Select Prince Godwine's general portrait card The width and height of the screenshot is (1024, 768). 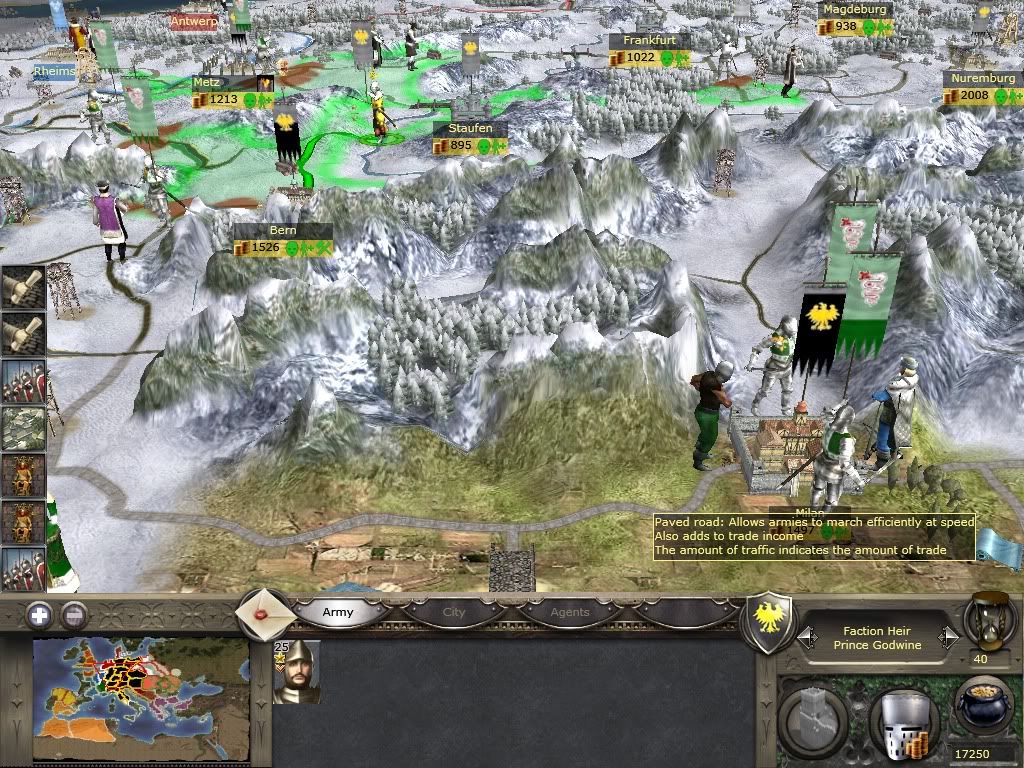coord(297,672)
